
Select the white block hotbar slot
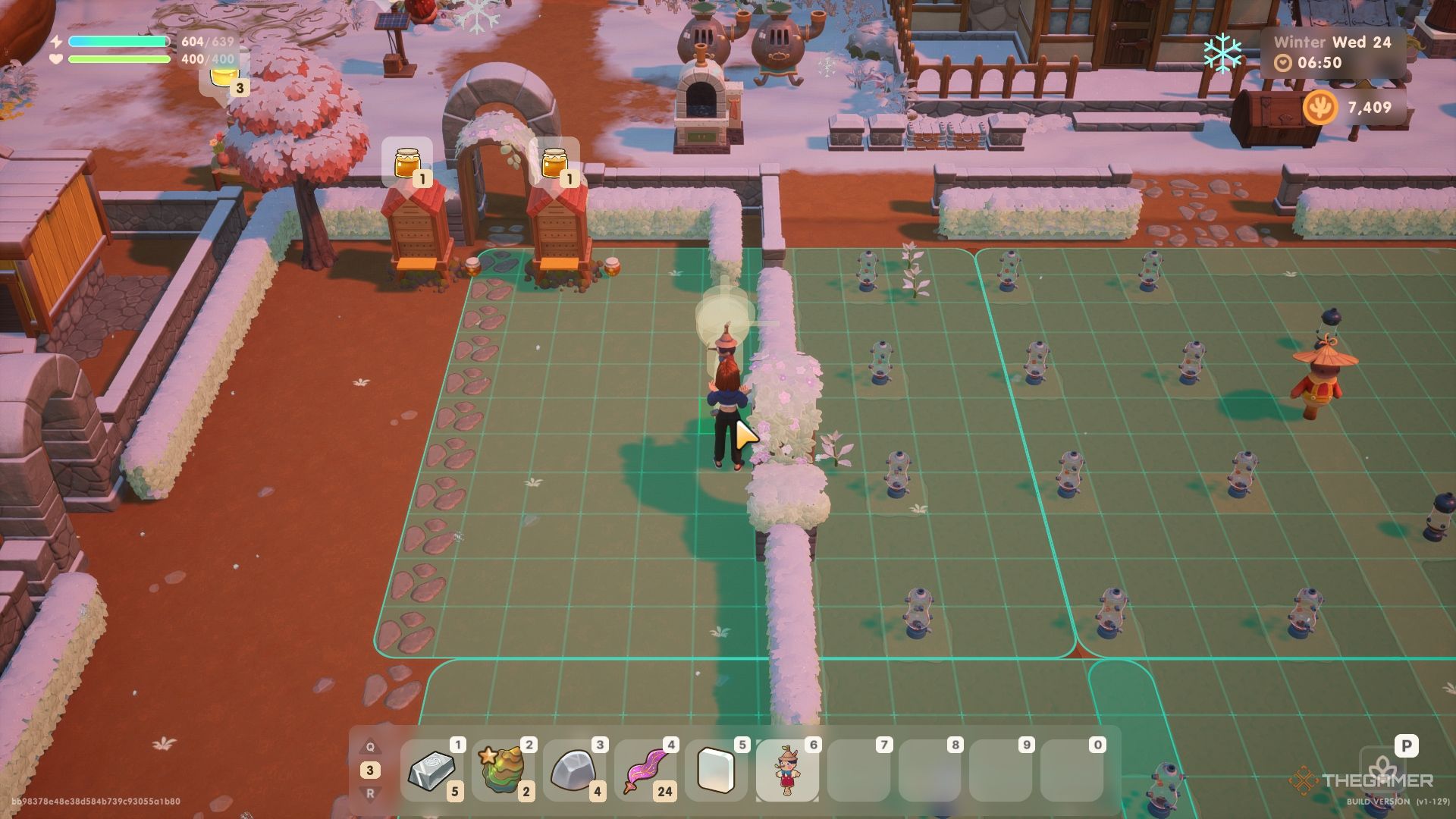click(716, 770)
